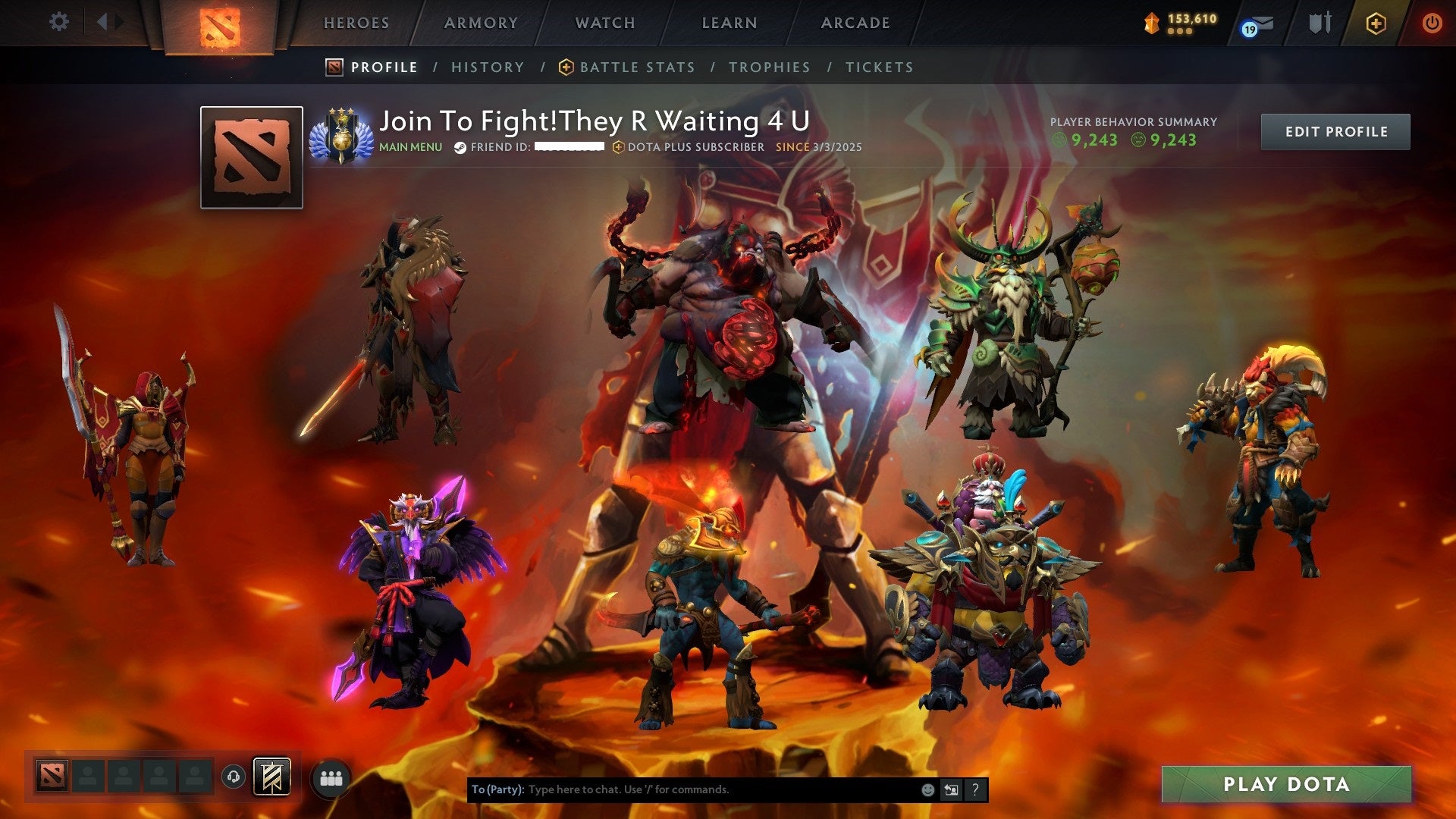
Task: Open the emoticon picker in the chat bar
Action: pos(927,789)
